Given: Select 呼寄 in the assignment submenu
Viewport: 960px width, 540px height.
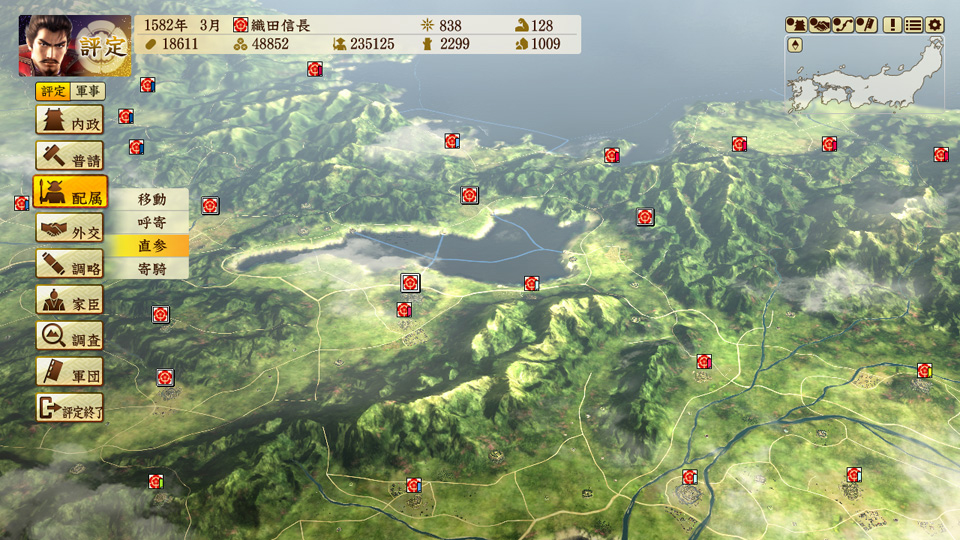Looking at the screenshot, I should 151,222.
